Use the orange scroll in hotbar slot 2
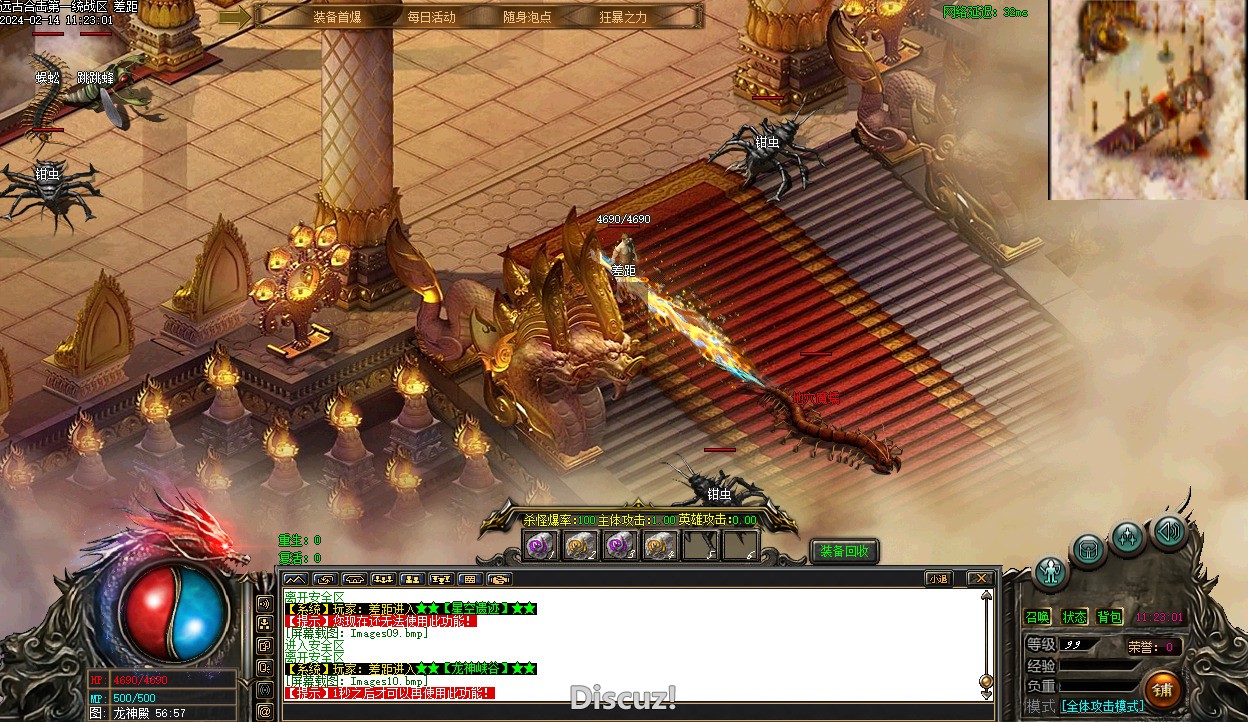The height and width of the screenshot is (722, 1248). click(581, 546)
